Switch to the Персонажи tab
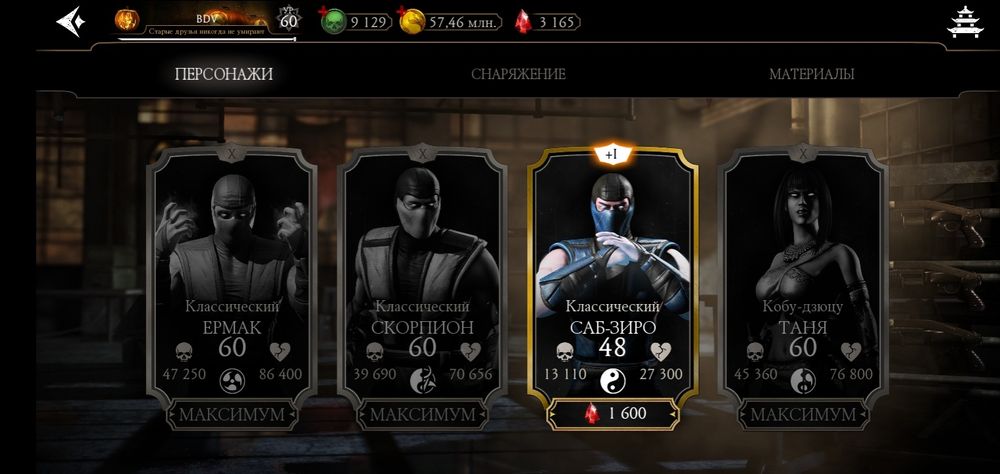 (x=223, y=74)
